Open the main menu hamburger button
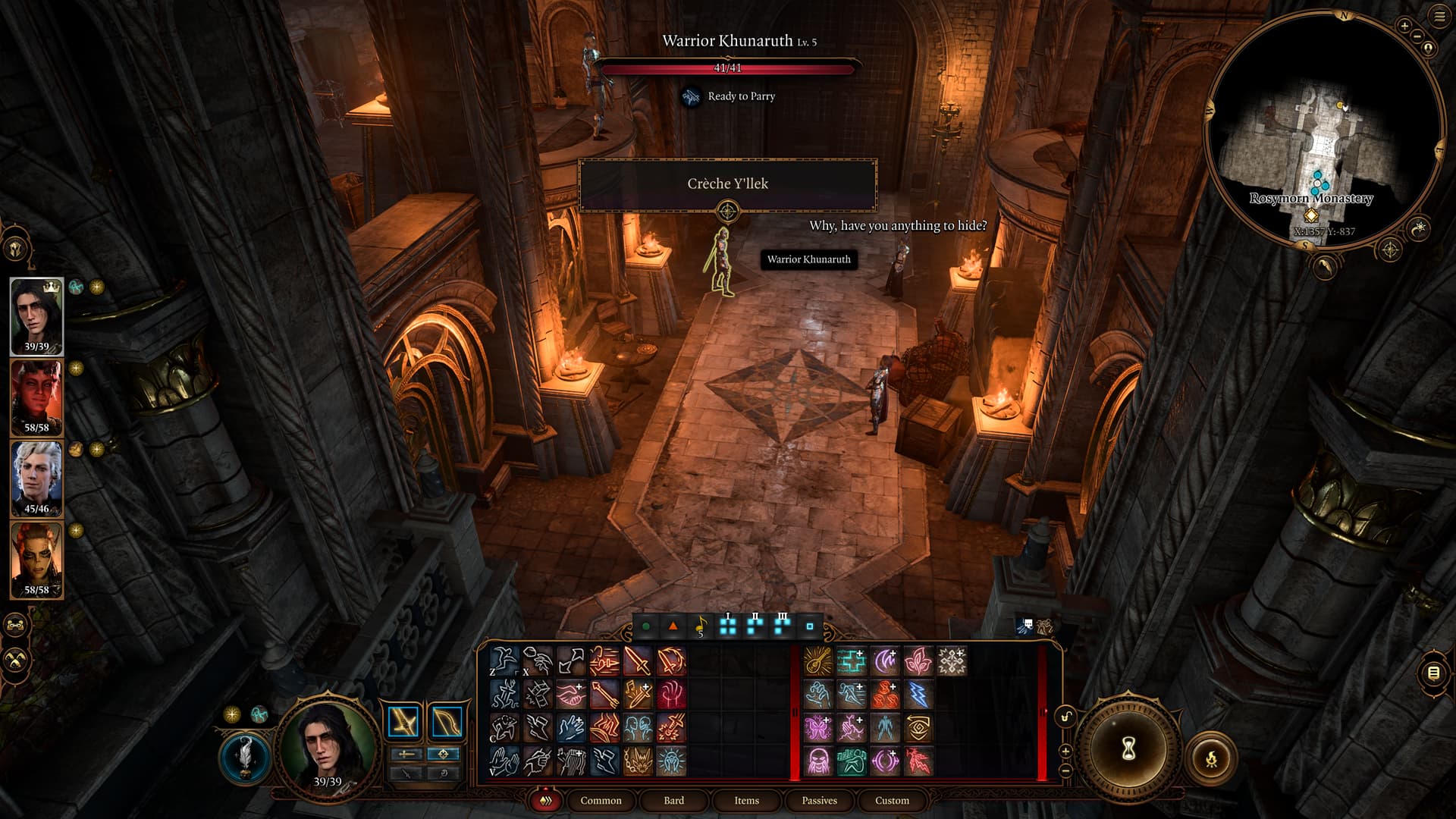Viewport: 1456px width, 819px height. [1439, 17]
